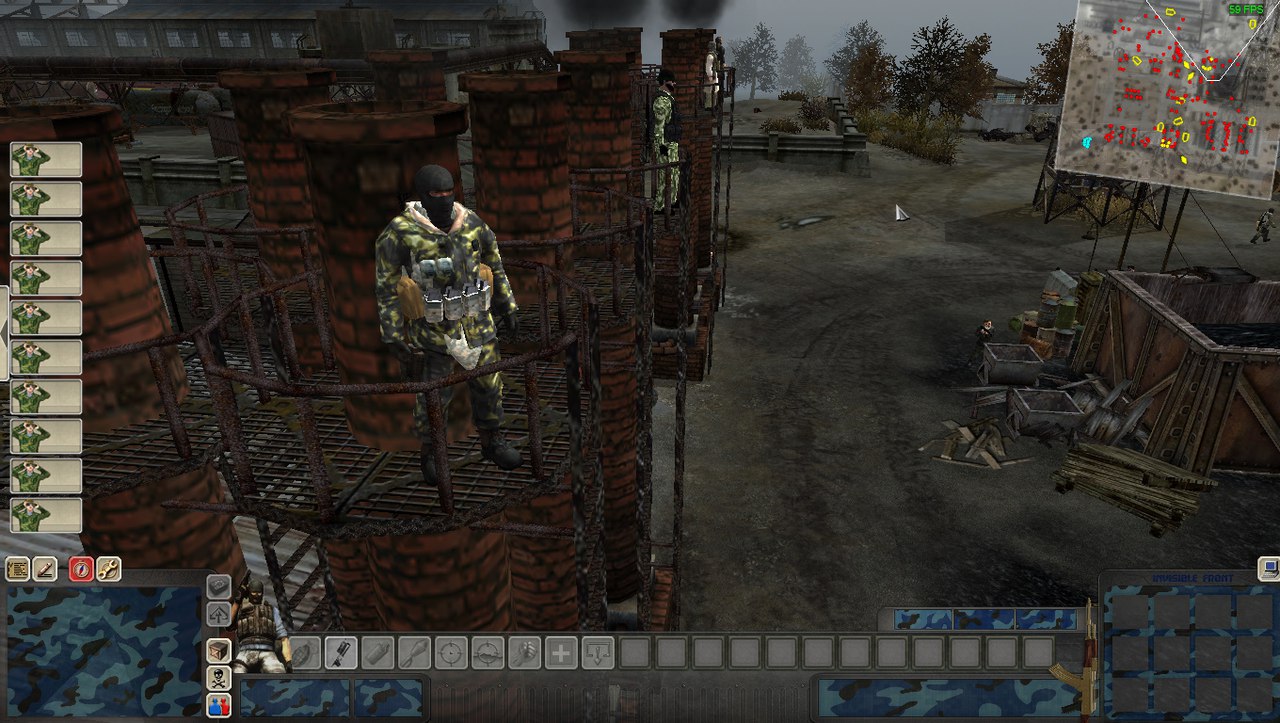Click the pencil notes icon
Screen dimensions: 1280x723
click(x=45, y=569)
